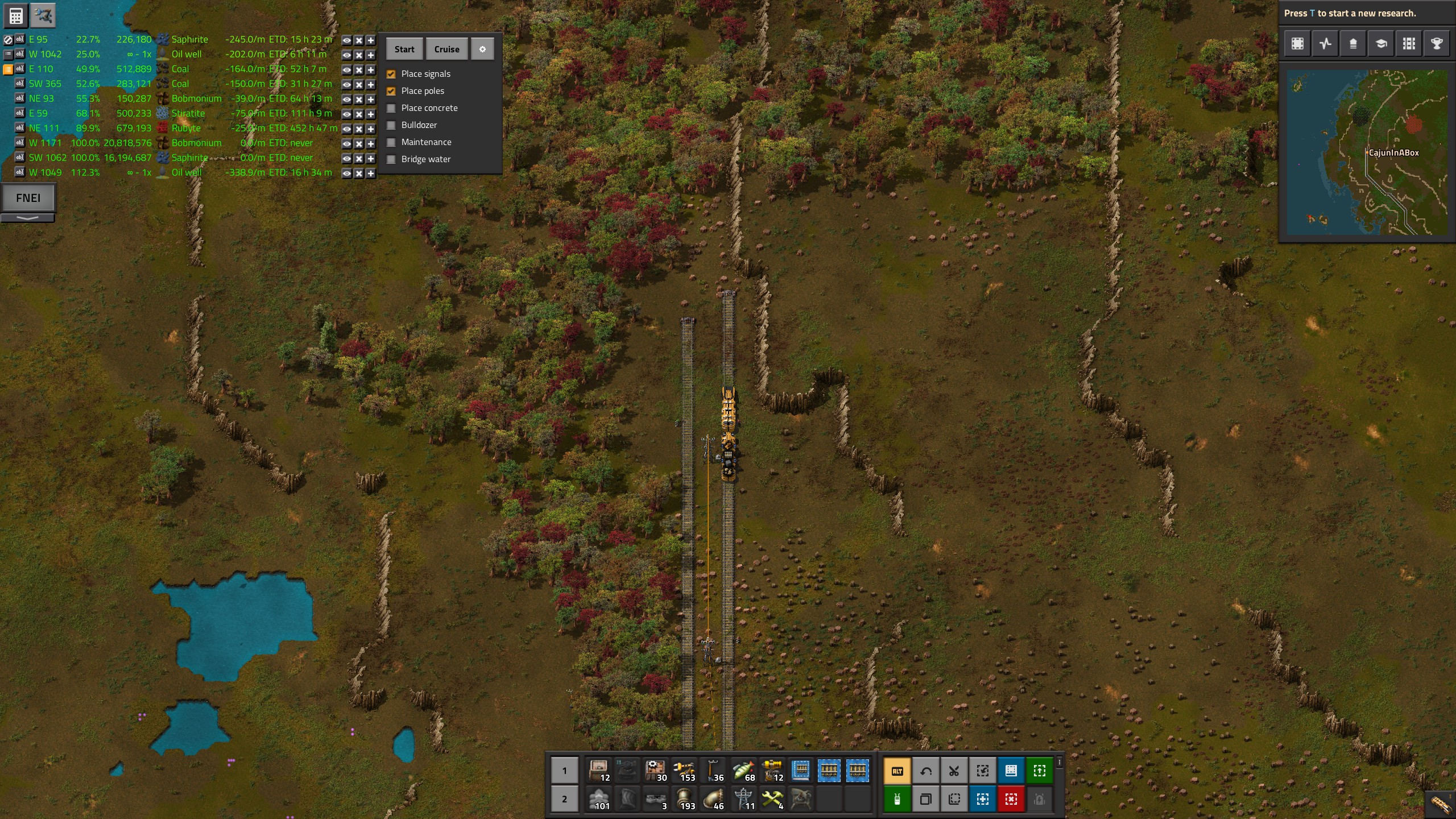Open the FNEI panel
The height and width of the screenshot is (819, 1456).
[x=28, y=198]
